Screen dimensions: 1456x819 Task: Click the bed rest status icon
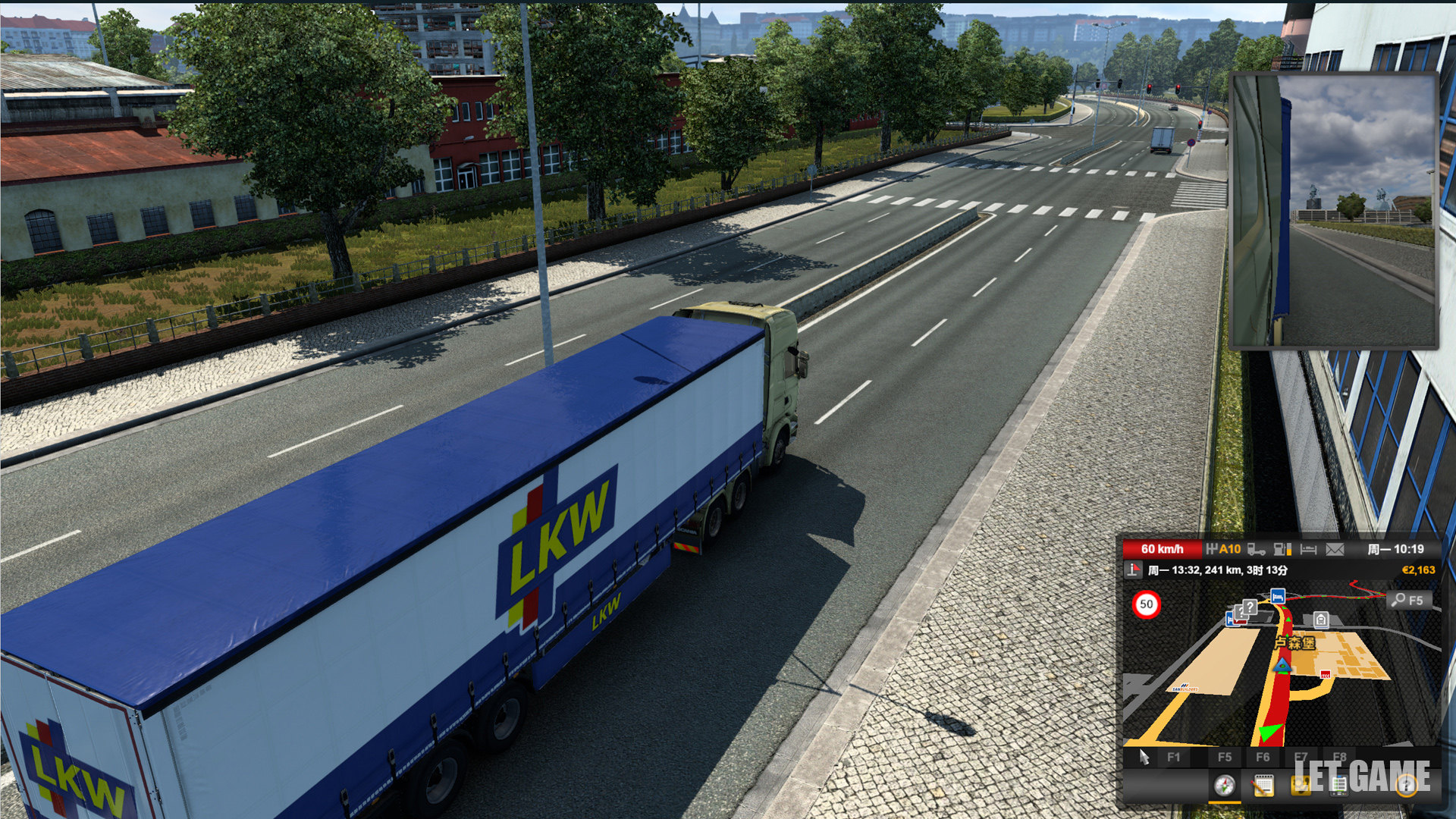[1308, 549]
